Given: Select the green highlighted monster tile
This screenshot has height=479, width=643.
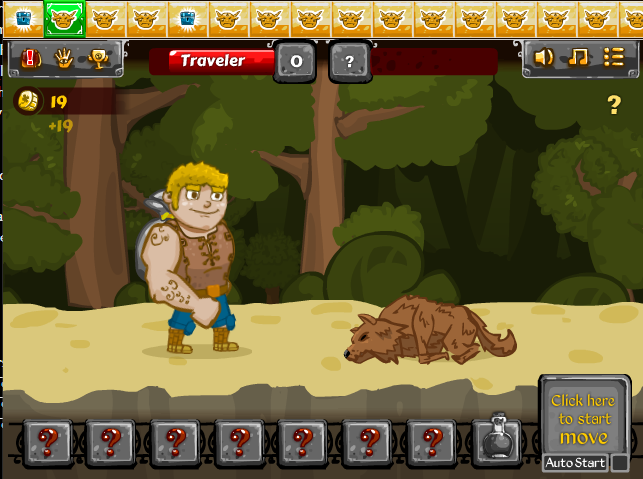Looking at the screenshot, I should [64, 17].
